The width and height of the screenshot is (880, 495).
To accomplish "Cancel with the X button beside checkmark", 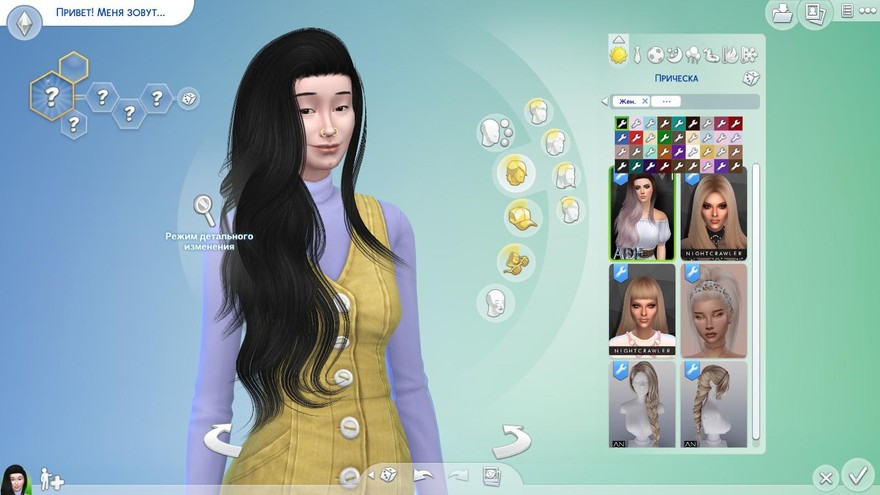I will tap(825, 477).
